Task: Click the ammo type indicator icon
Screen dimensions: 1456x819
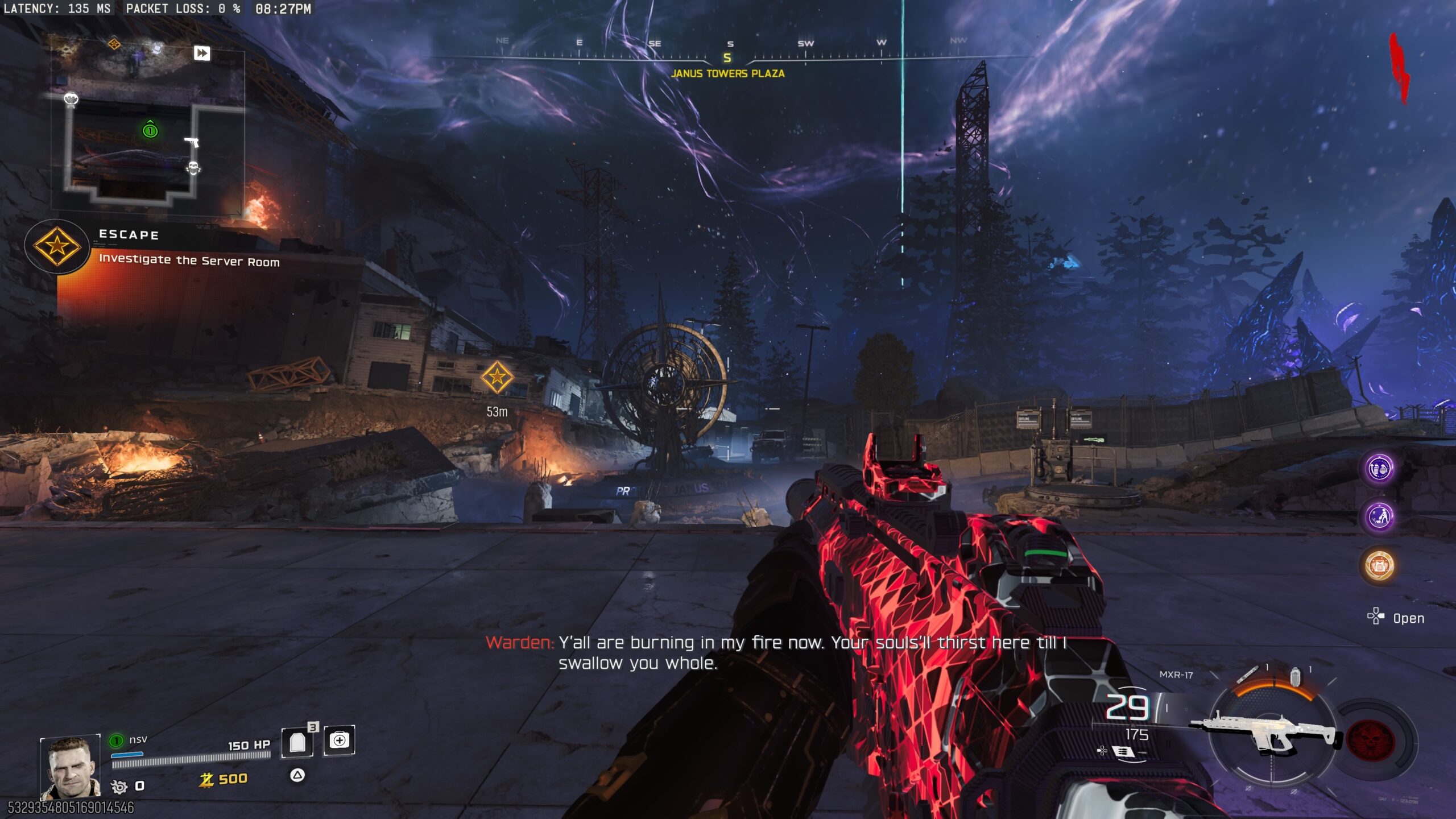Action: tap(1123, 752)
